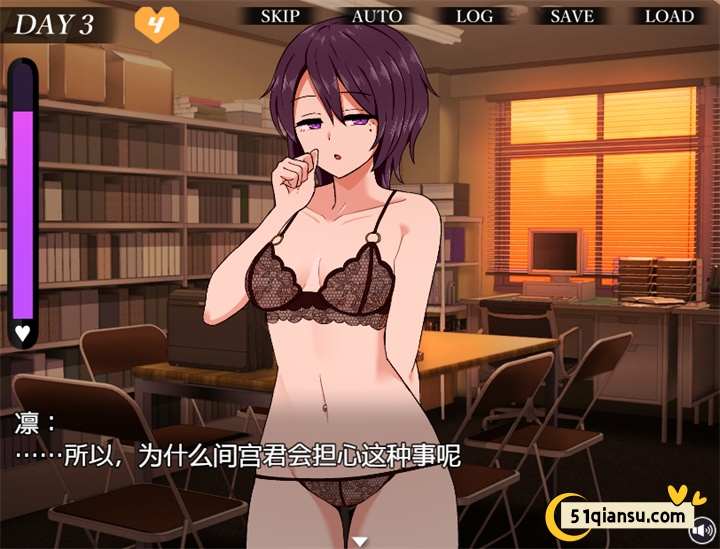The width and height of the screenshot is (720, 549).
Task: Enable AUTO dialogue mode
Action: pos(377,16)
